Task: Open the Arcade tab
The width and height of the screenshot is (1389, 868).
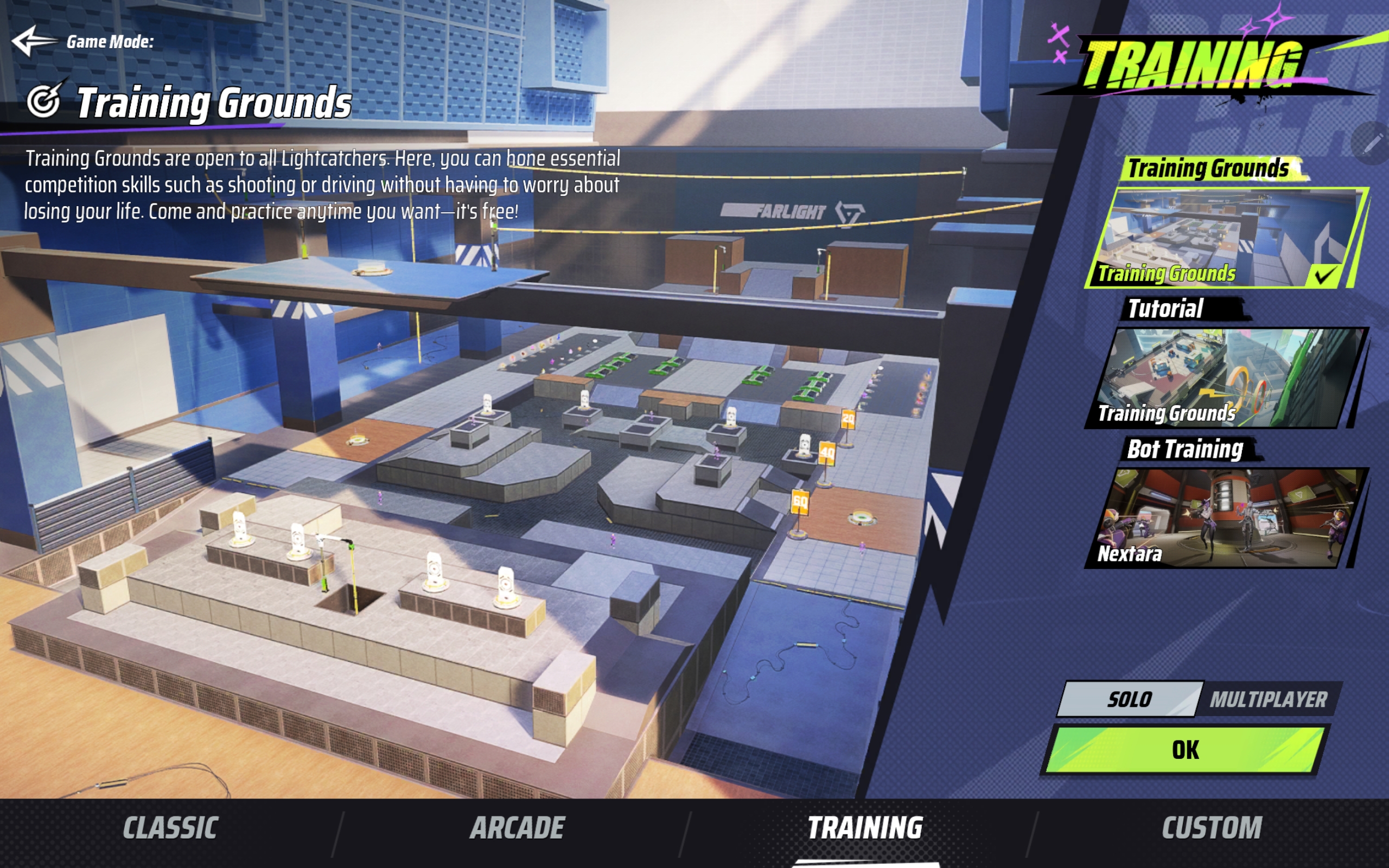Action: [518, 828]
